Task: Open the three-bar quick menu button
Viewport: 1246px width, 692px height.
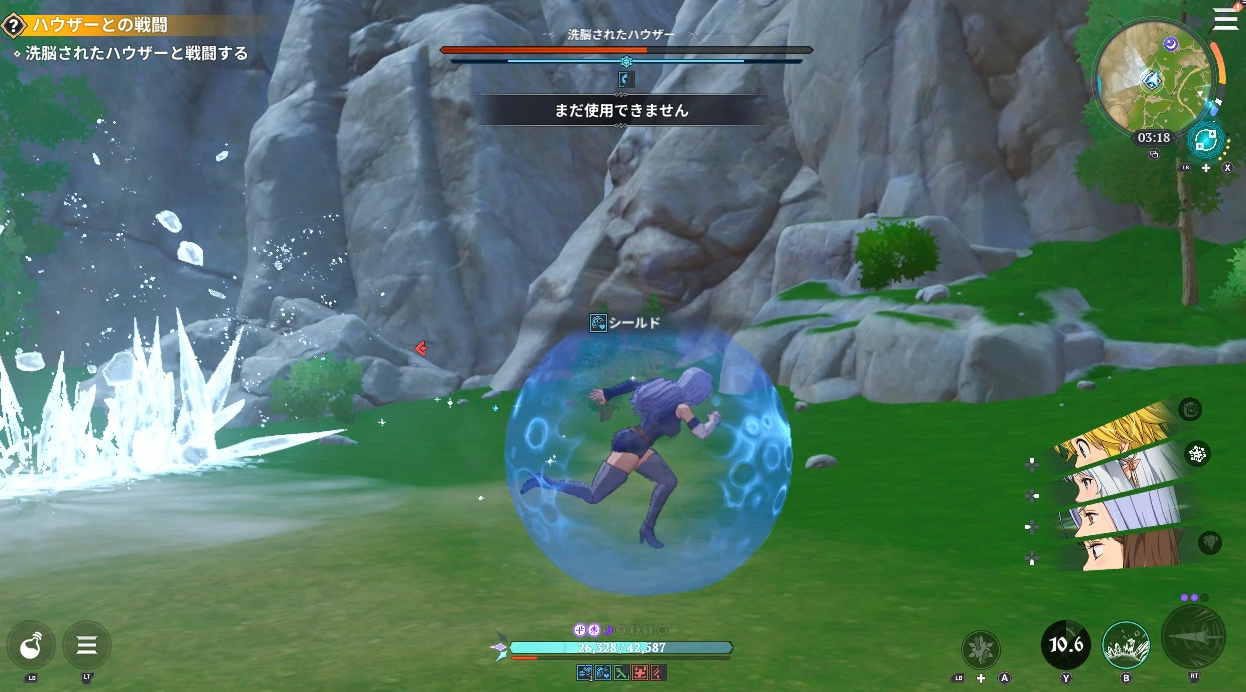Action: (87, 645)
